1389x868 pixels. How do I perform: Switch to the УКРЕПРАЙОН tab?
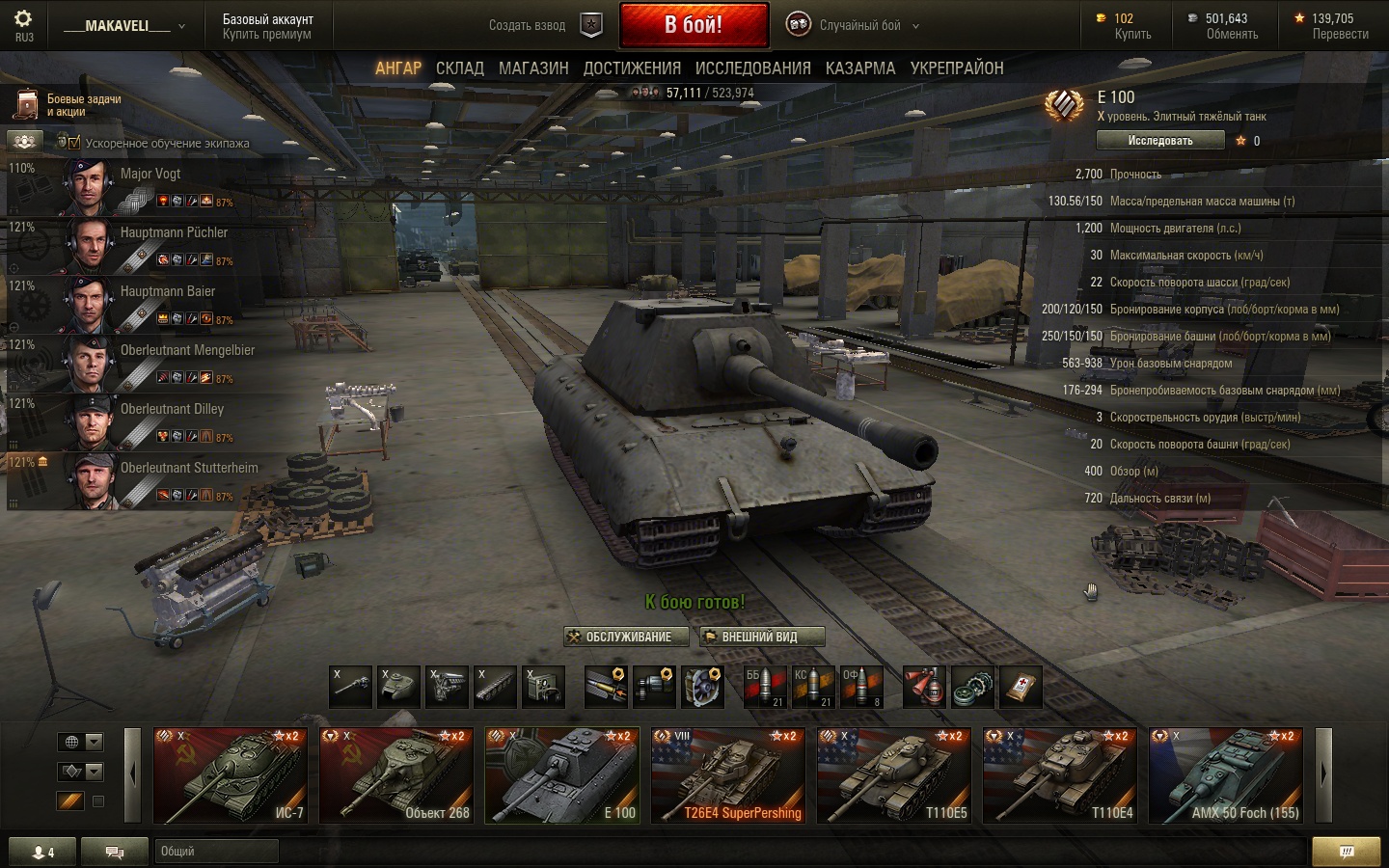[957, 68]
